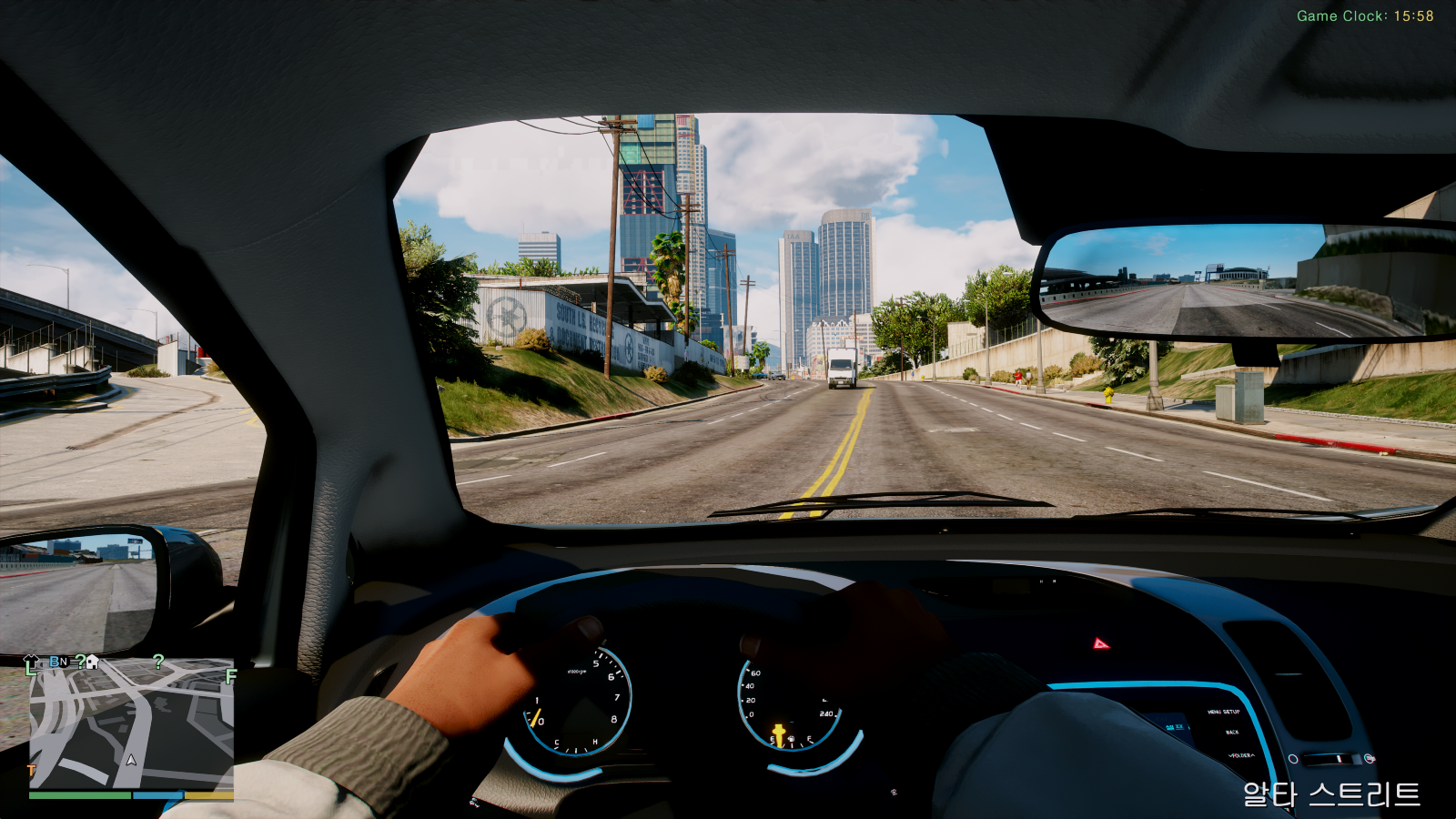This screenshot has width=1456, height=819.
Task: Click the black shirt clothing store blip
Action: click(31, 661)
